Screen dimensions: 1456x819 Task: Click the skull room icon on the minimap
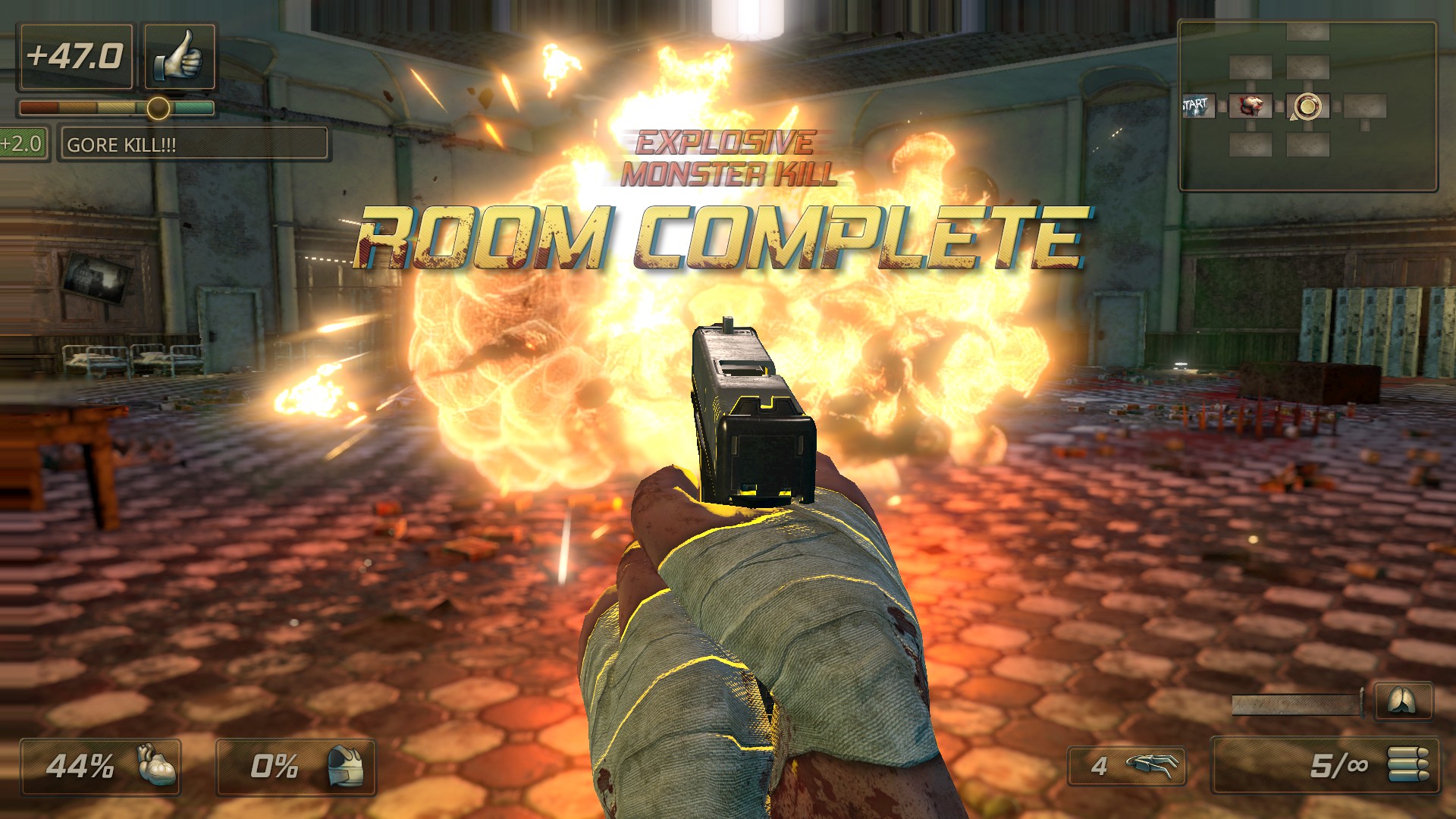pyautogui.click(x=1251, y=105)
